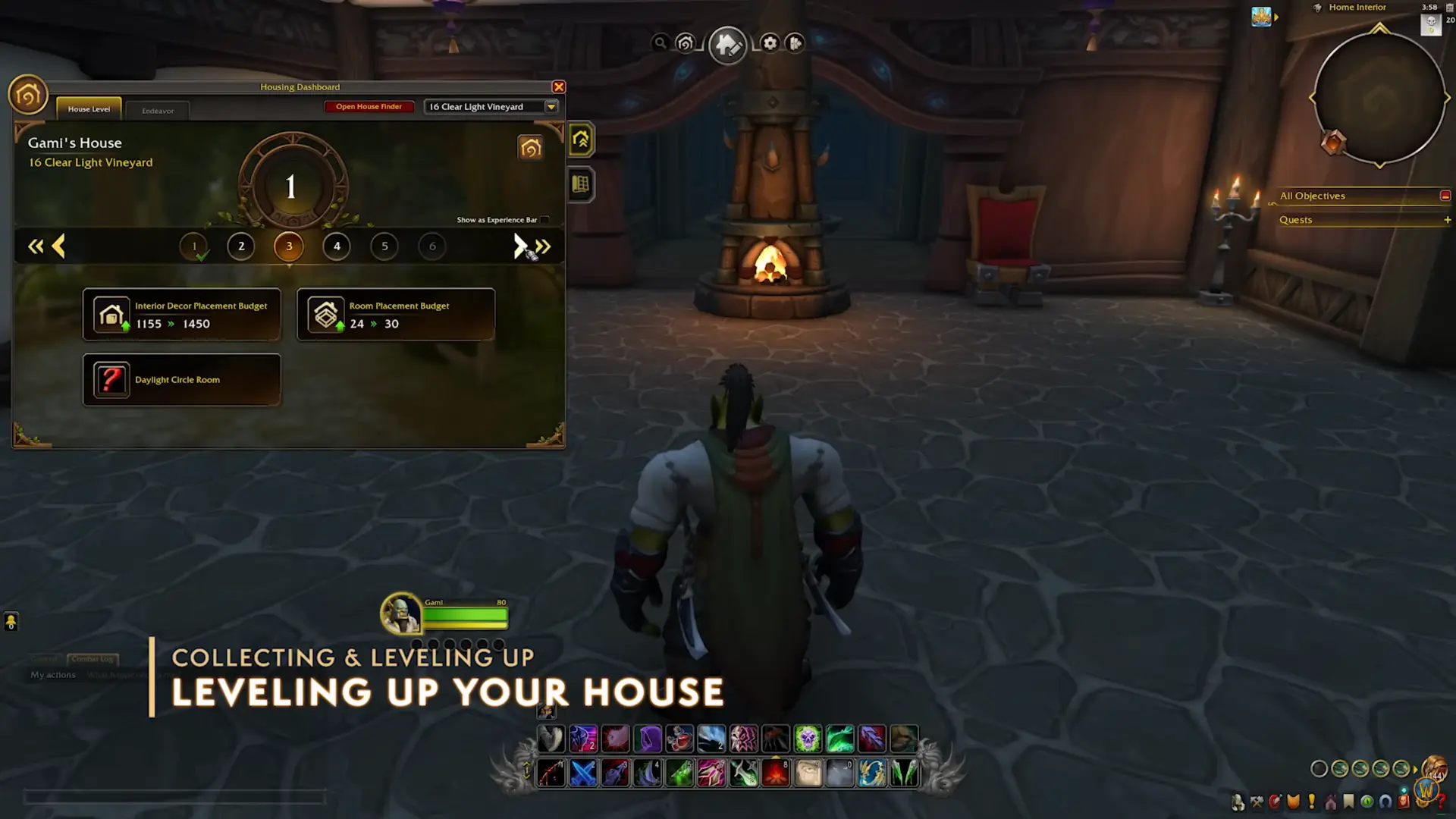Choose the level 5 node
This screenshot has width=1456, height=819.
click(x=384, y=246)
